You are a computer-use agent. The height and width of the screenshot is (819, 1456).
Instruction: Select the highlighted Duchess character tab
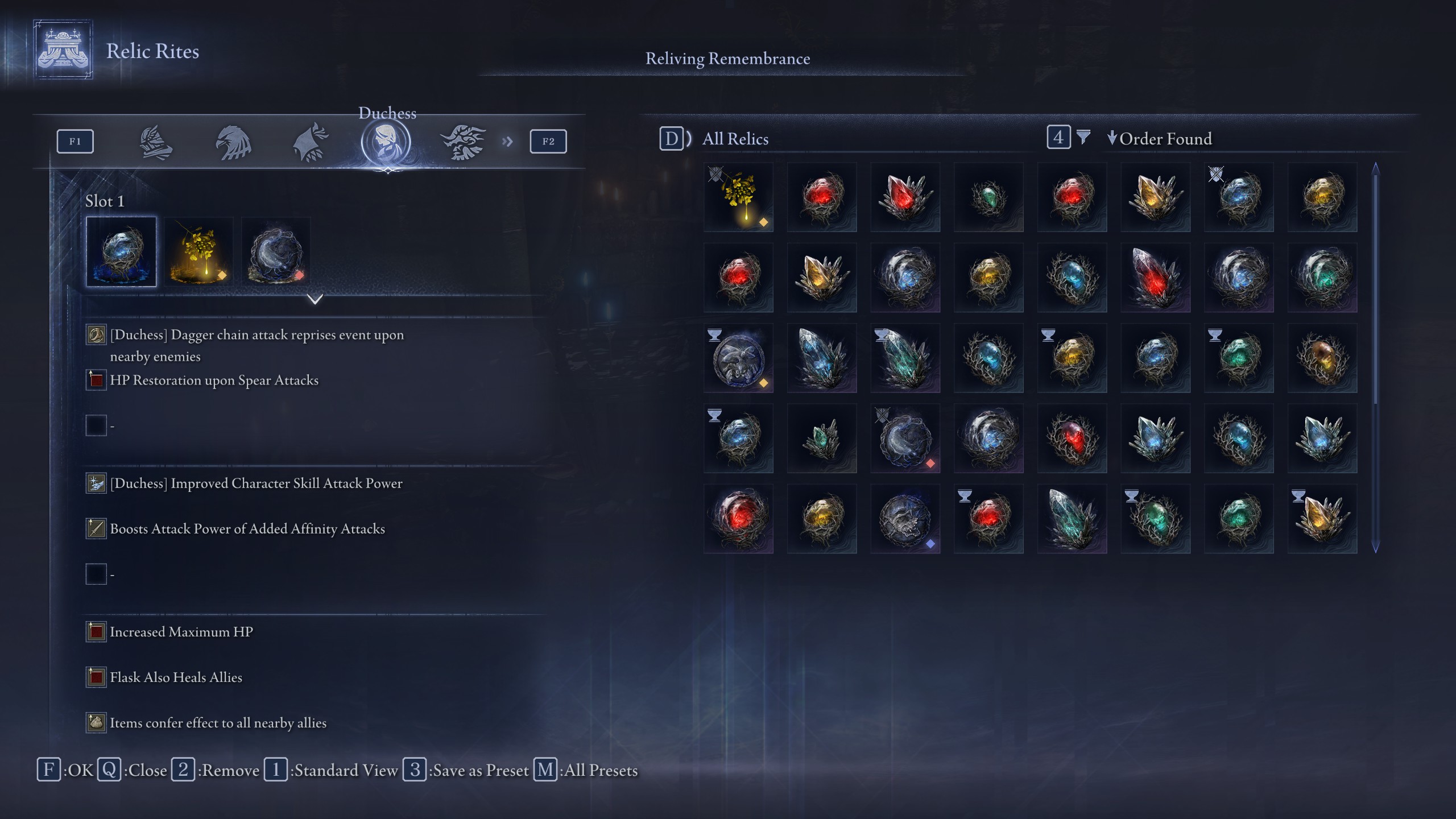coord(386,142)
